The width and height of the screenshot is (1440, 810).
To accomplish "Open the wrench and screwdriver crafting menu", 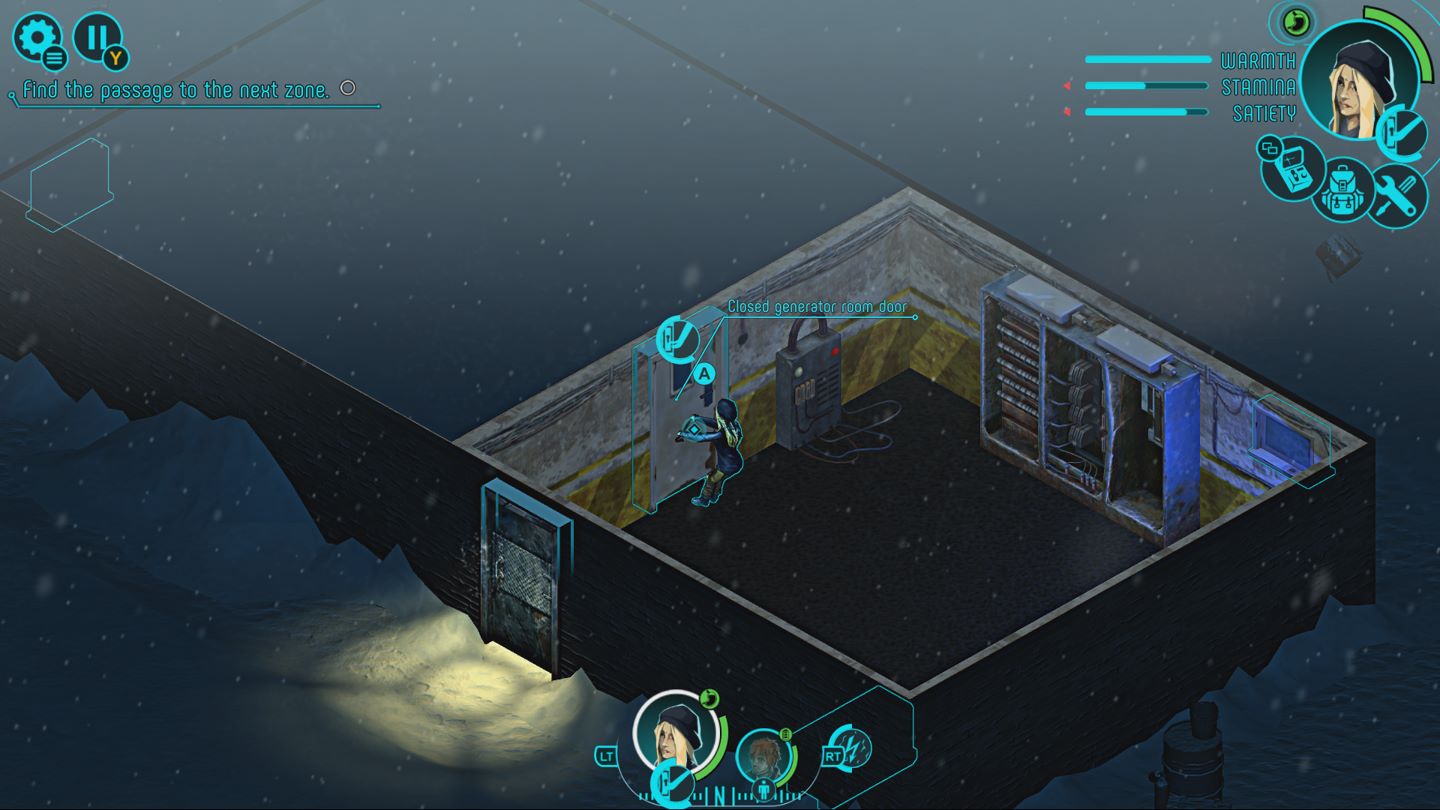I will (1395, 194).
